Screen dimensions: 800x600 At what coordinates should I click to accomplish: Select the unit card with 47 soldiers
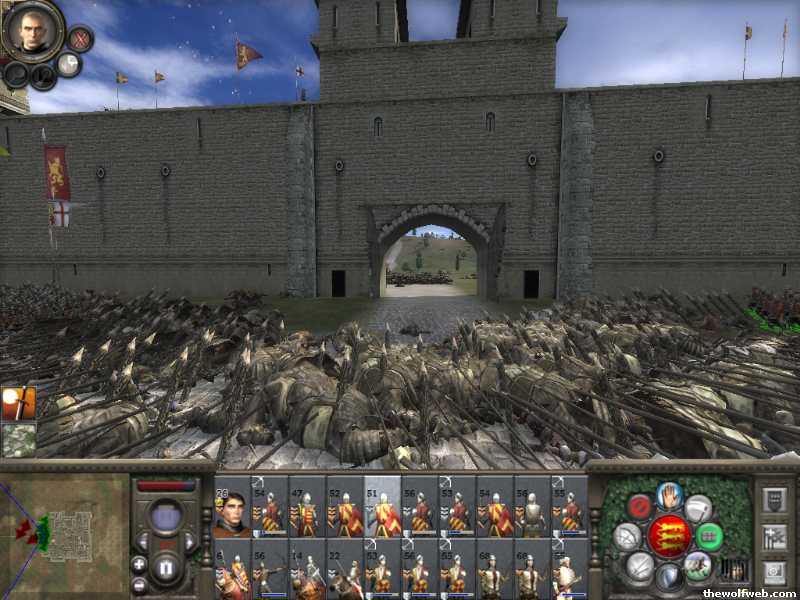306,507
